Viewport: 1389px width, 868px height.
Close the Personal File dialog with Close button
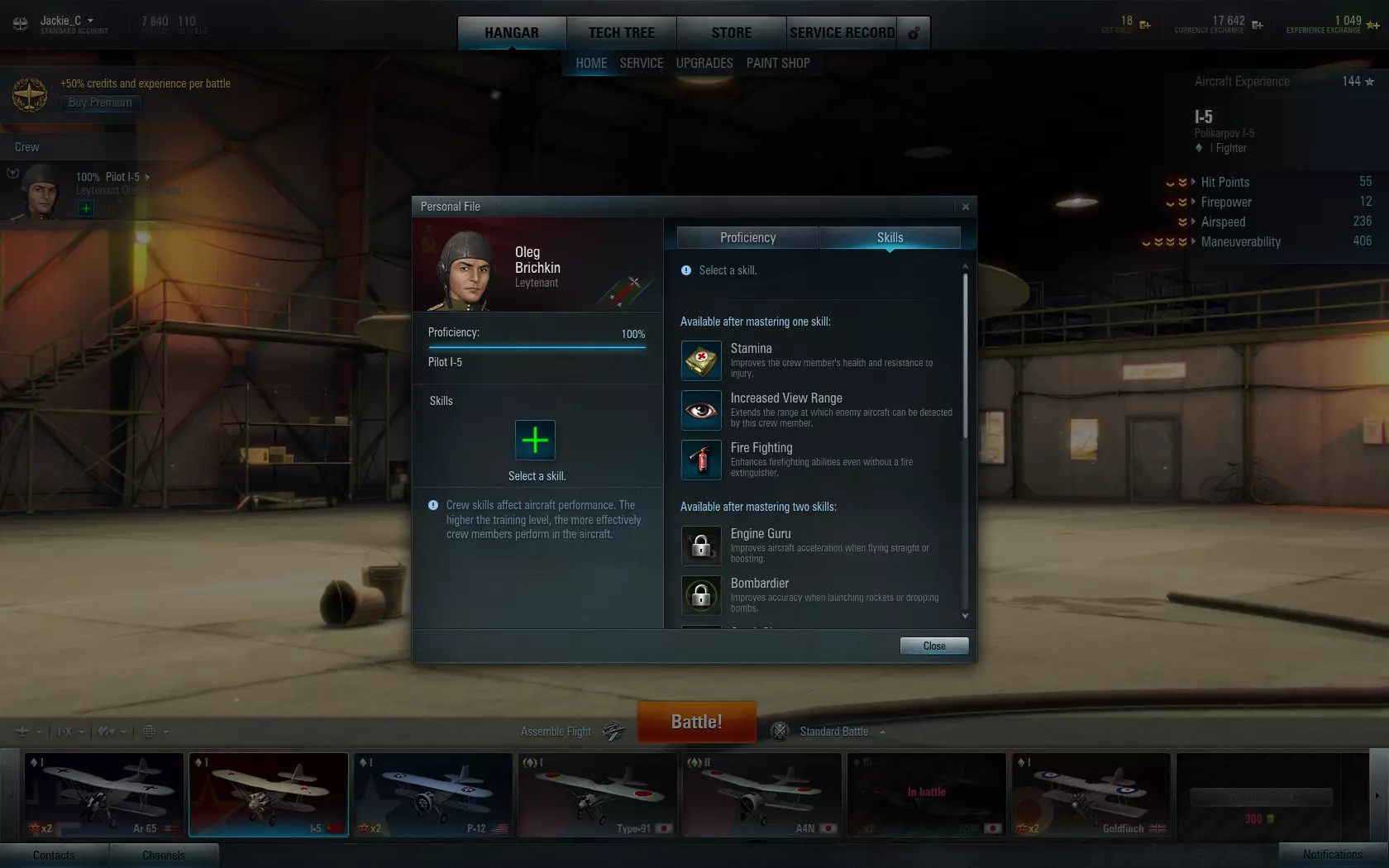coord(933,646)
